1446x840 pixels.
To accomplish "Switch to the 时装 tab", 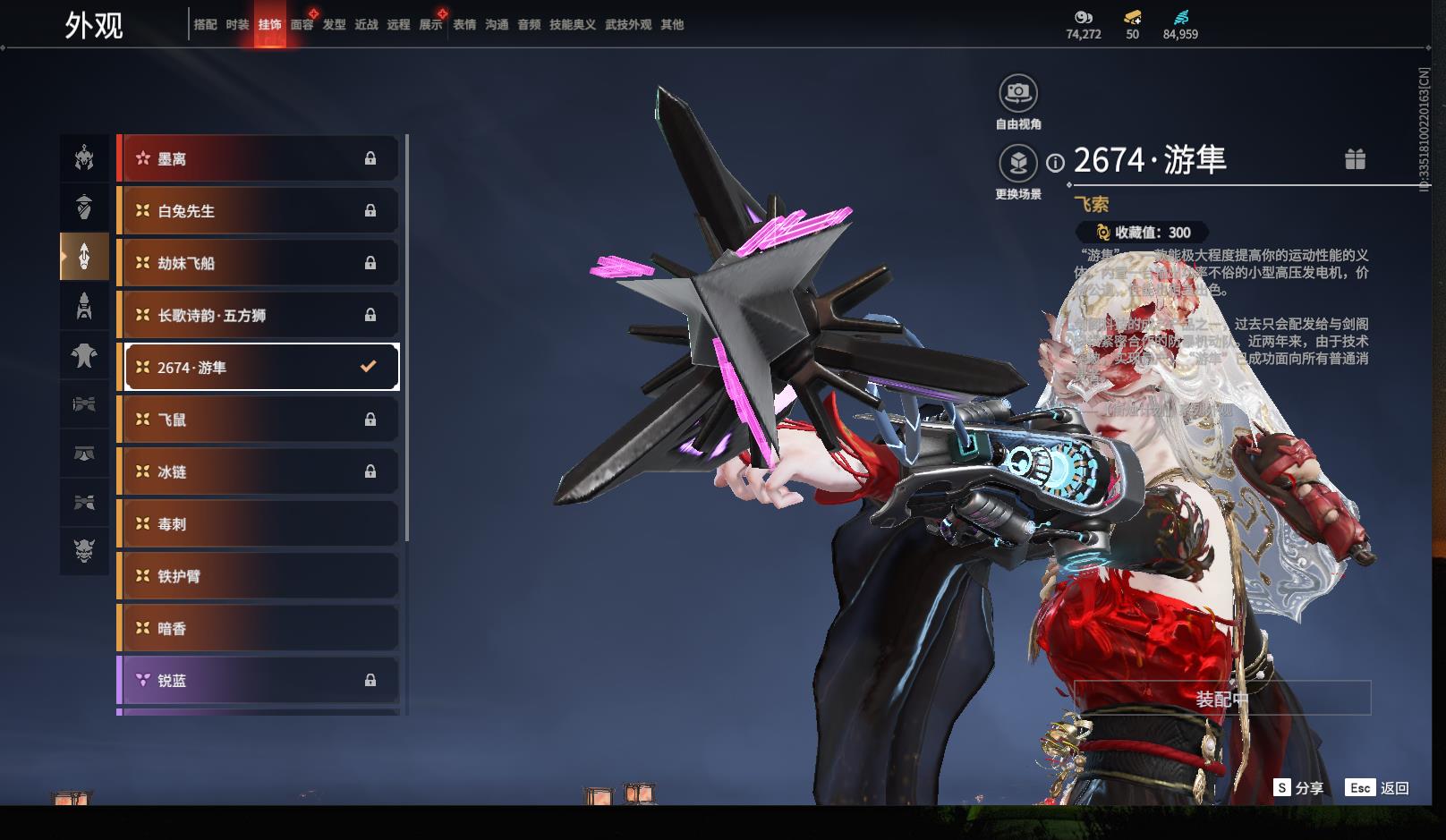I will click(237, 25).
